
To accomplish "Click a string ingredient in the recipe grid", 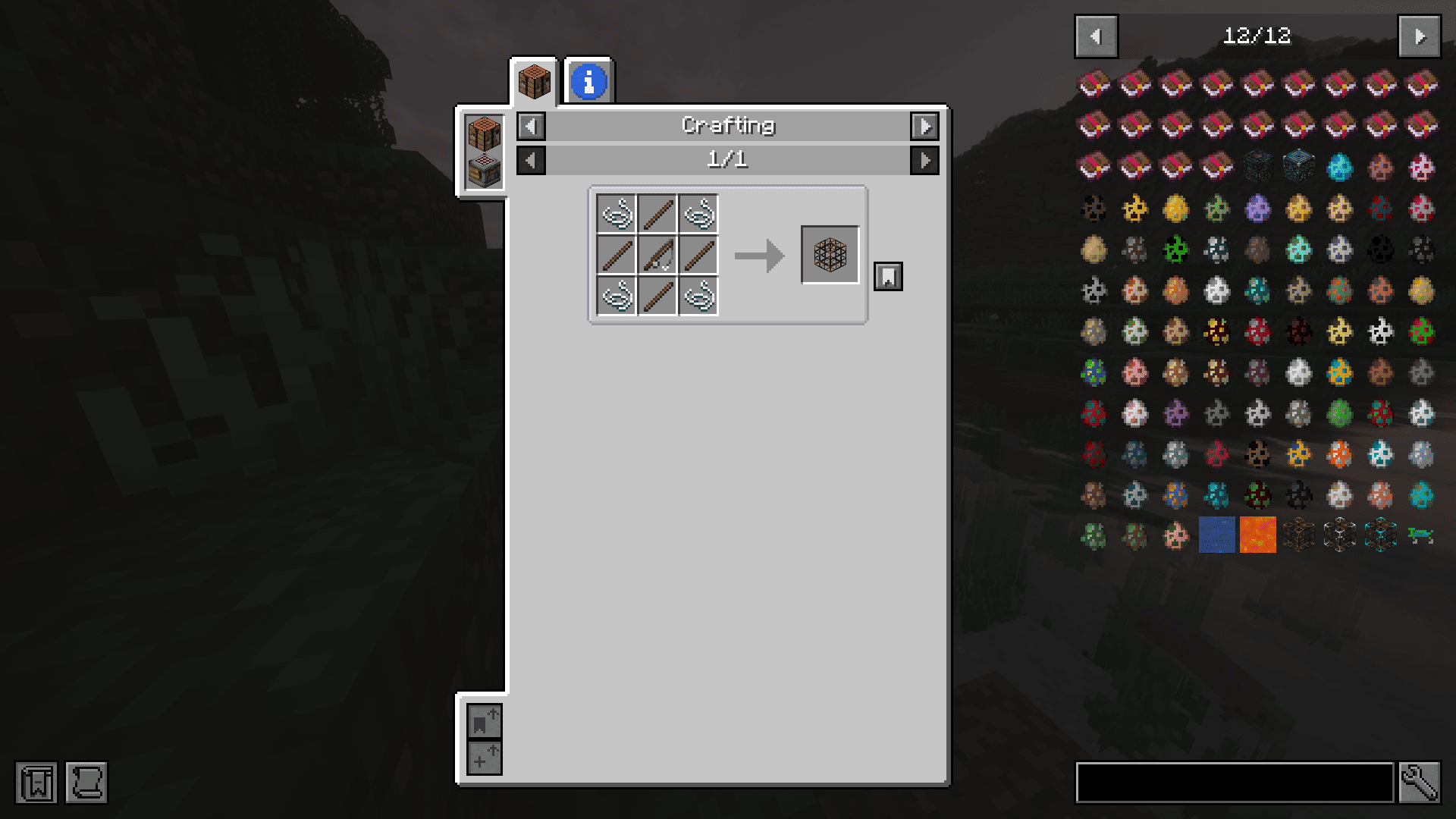I will [x=616, y=215].
